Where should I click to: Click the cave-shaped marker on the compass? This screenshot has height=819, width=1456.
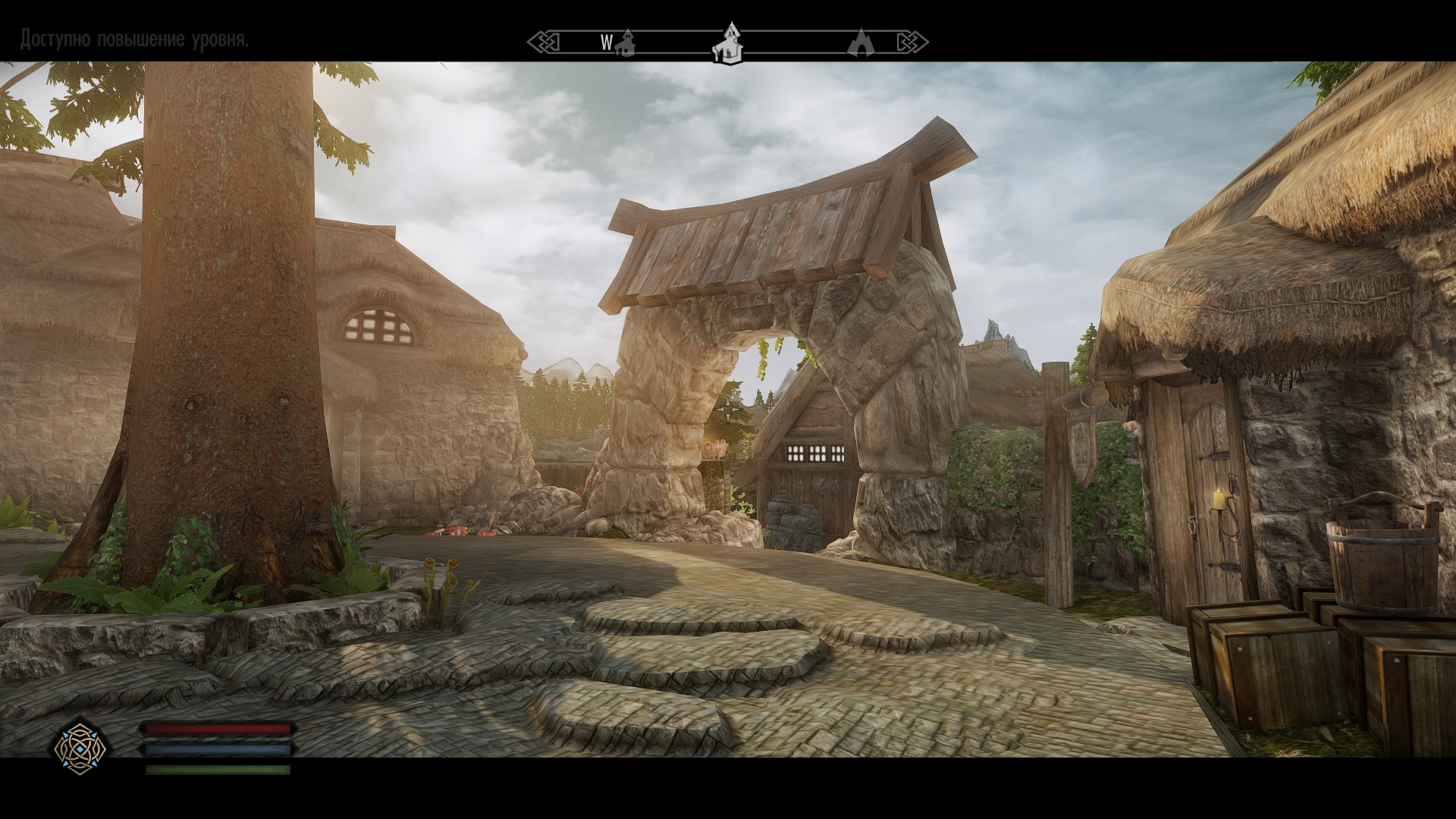[861, 42]
